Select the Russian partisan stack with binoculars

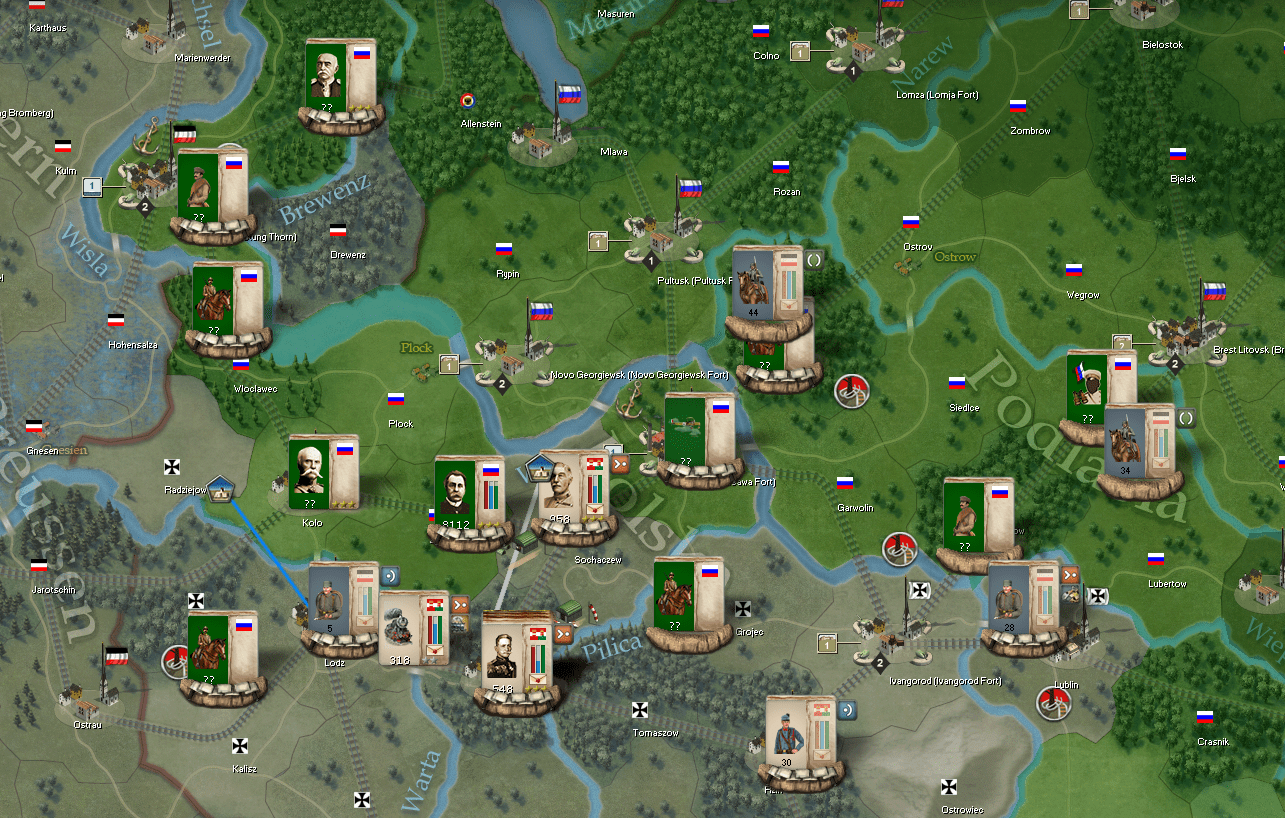1099,390
